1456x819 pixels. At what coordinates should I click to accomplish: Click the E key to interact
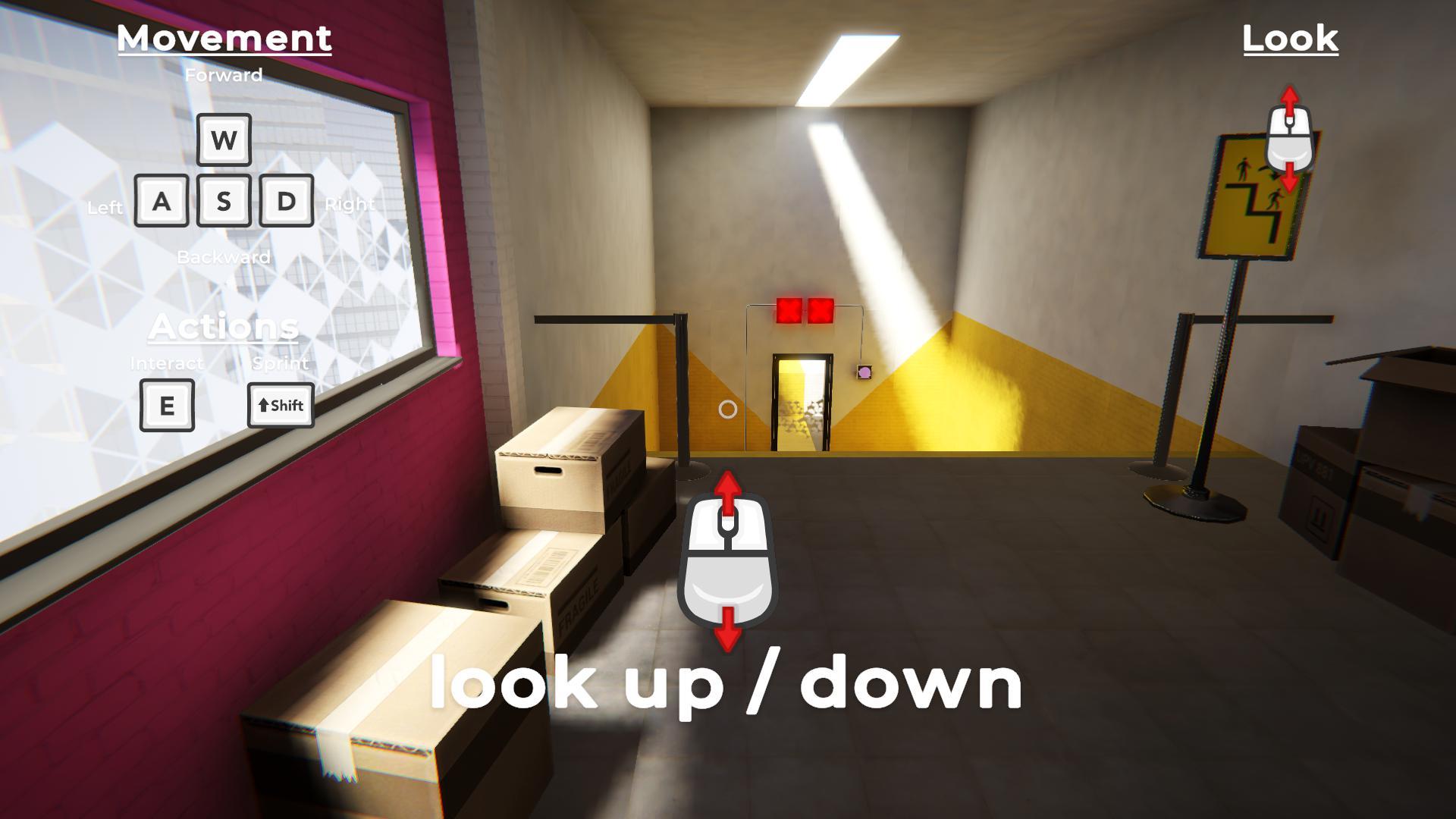coord(167,406)
